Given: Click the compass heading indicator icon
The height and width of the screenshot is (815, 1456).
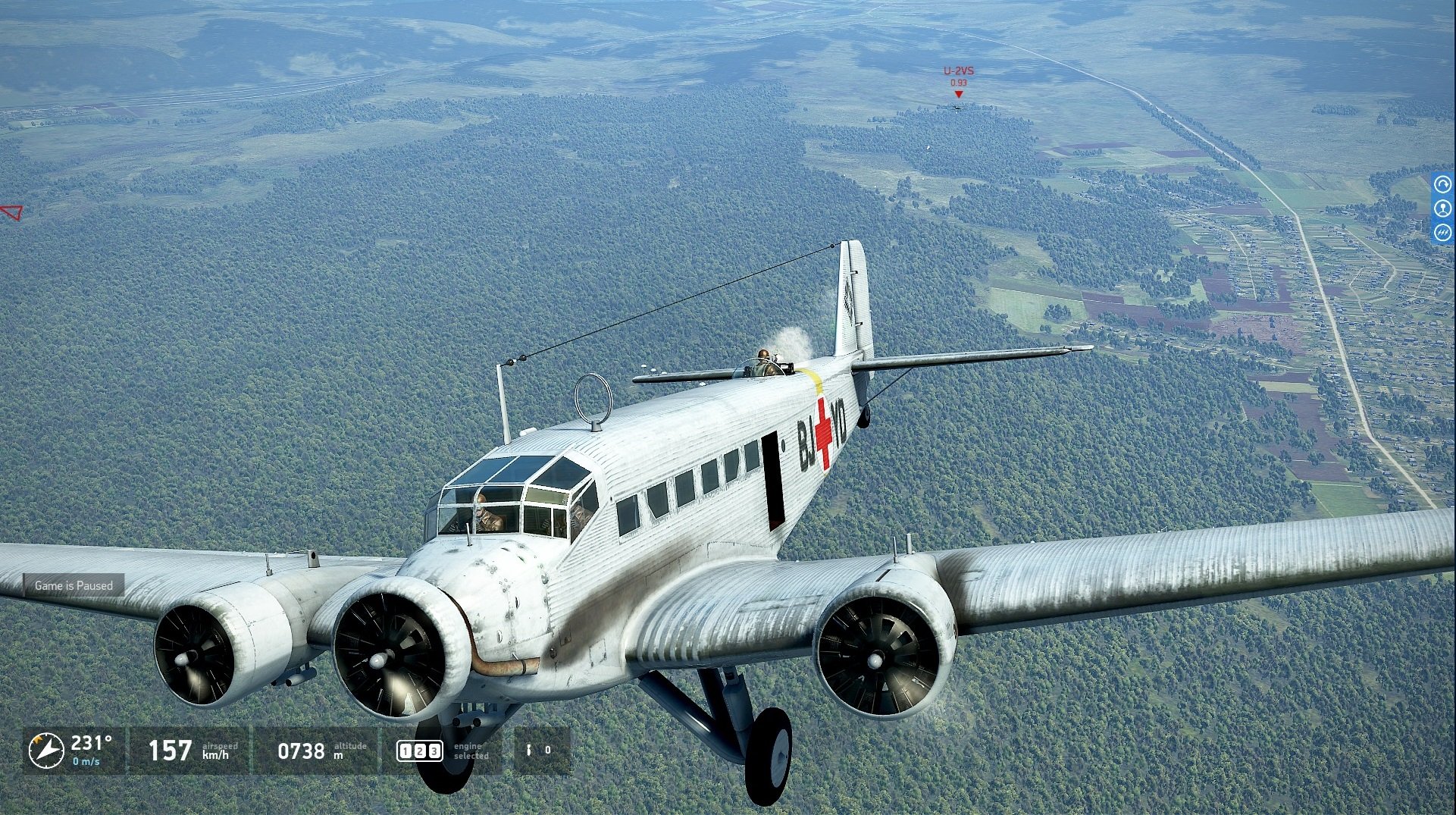Looking at the screenshot, I should point(46,750).
